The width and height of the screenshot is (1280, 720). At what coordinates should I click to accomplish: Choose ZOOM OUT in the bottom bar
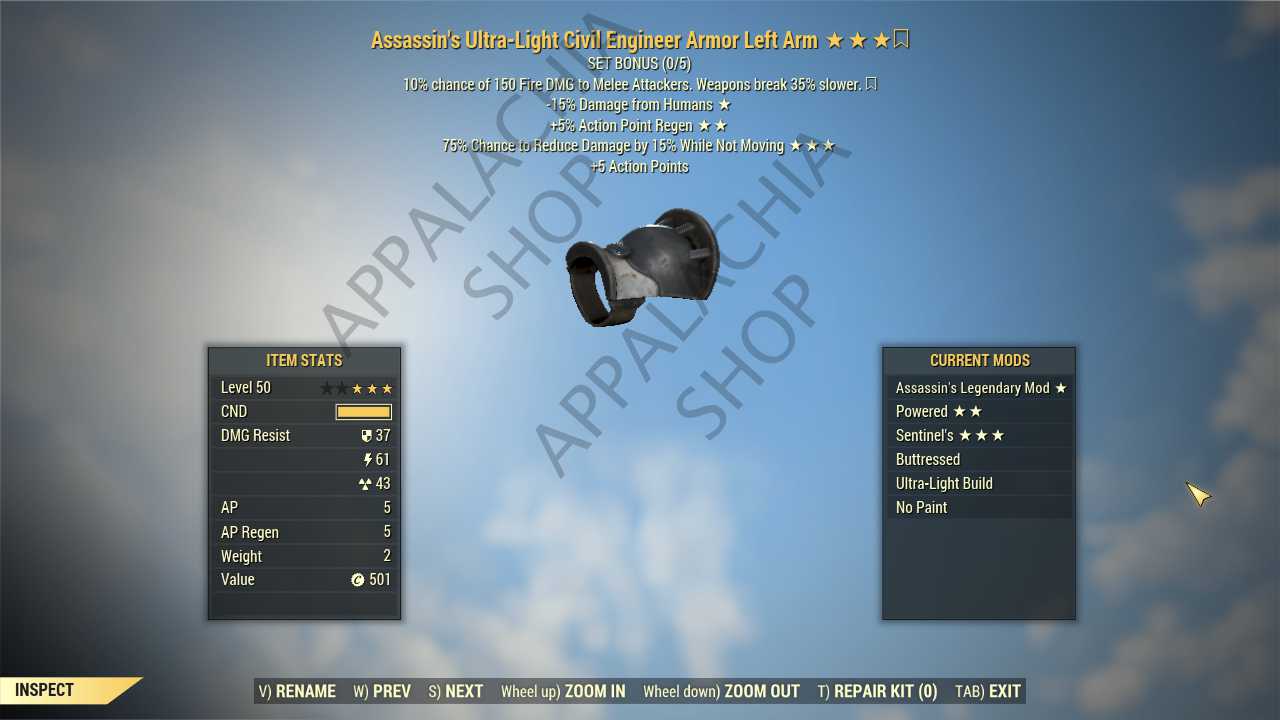tap(721, 691)
